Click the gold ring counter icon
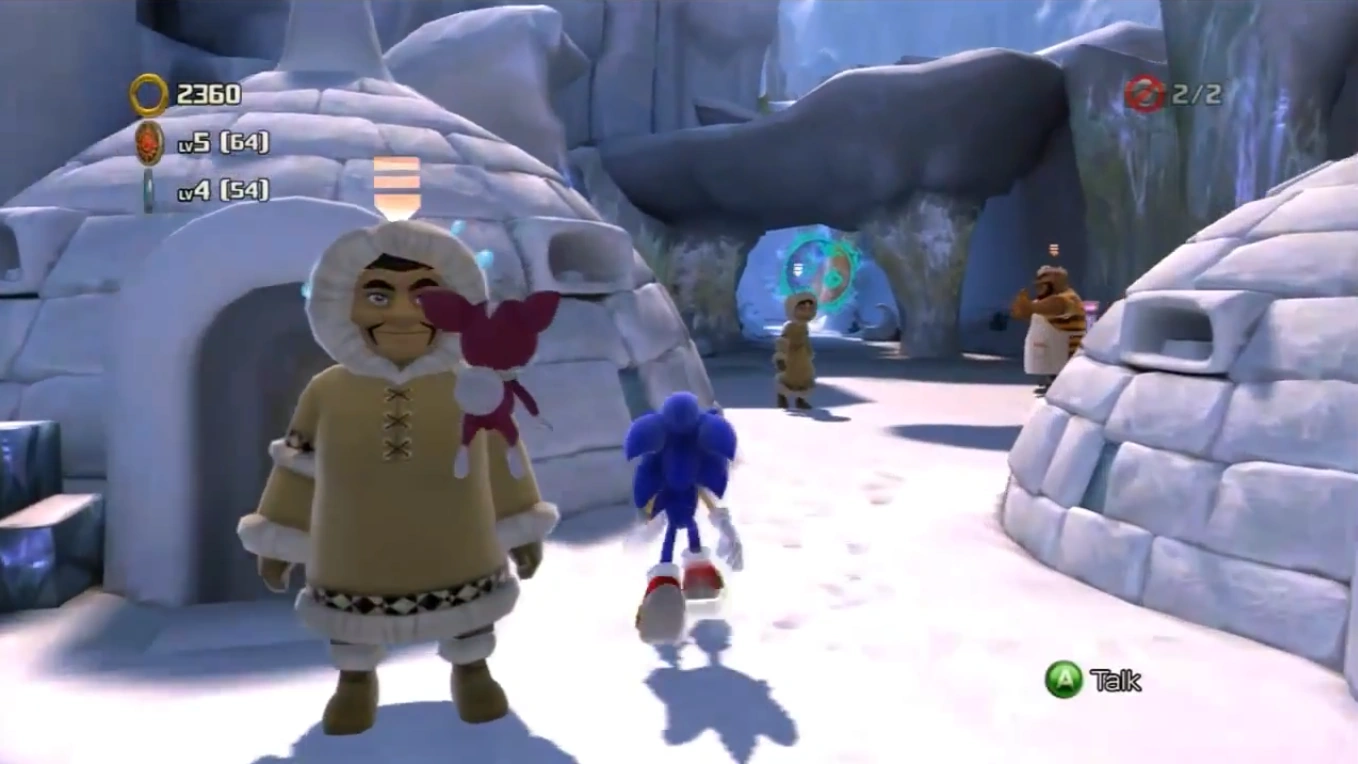The width and height of the screenshot is (1358, 764). click(x=149, y=95)
